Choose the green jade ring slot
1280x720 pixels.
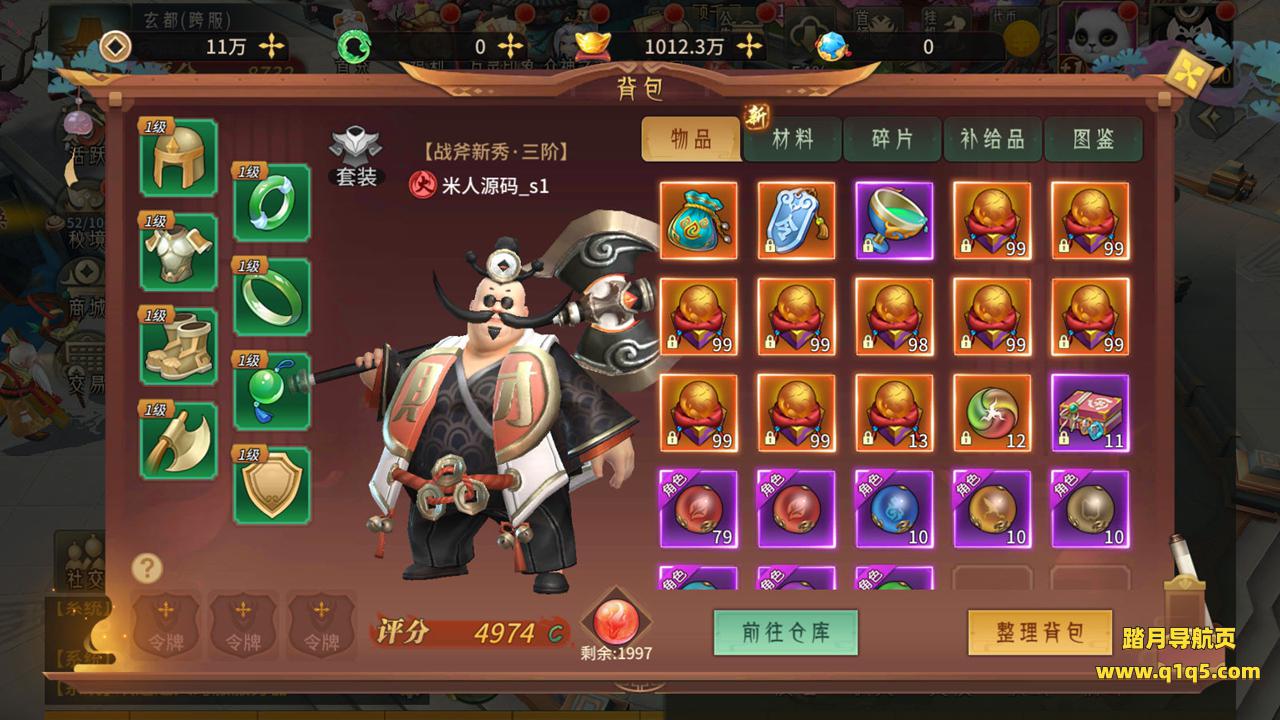click(x=271, y=297)
